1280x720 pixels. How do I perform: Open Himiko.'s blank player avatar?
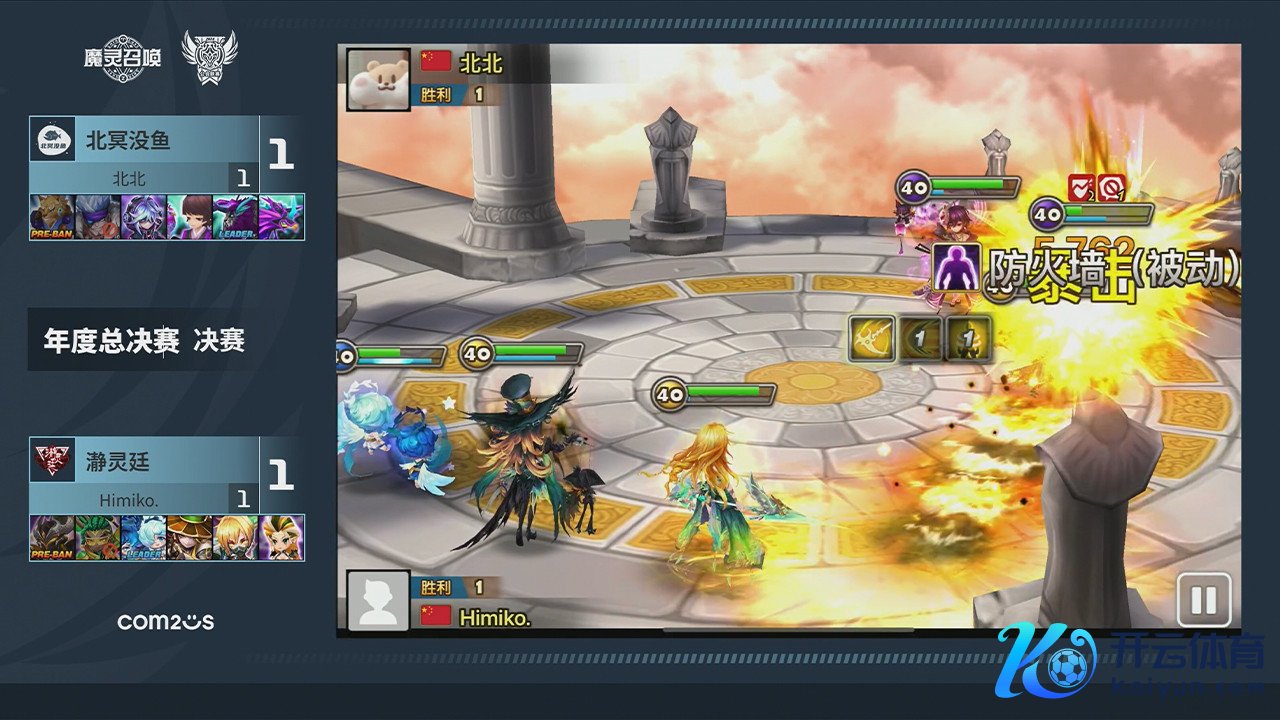pos(378,601)
